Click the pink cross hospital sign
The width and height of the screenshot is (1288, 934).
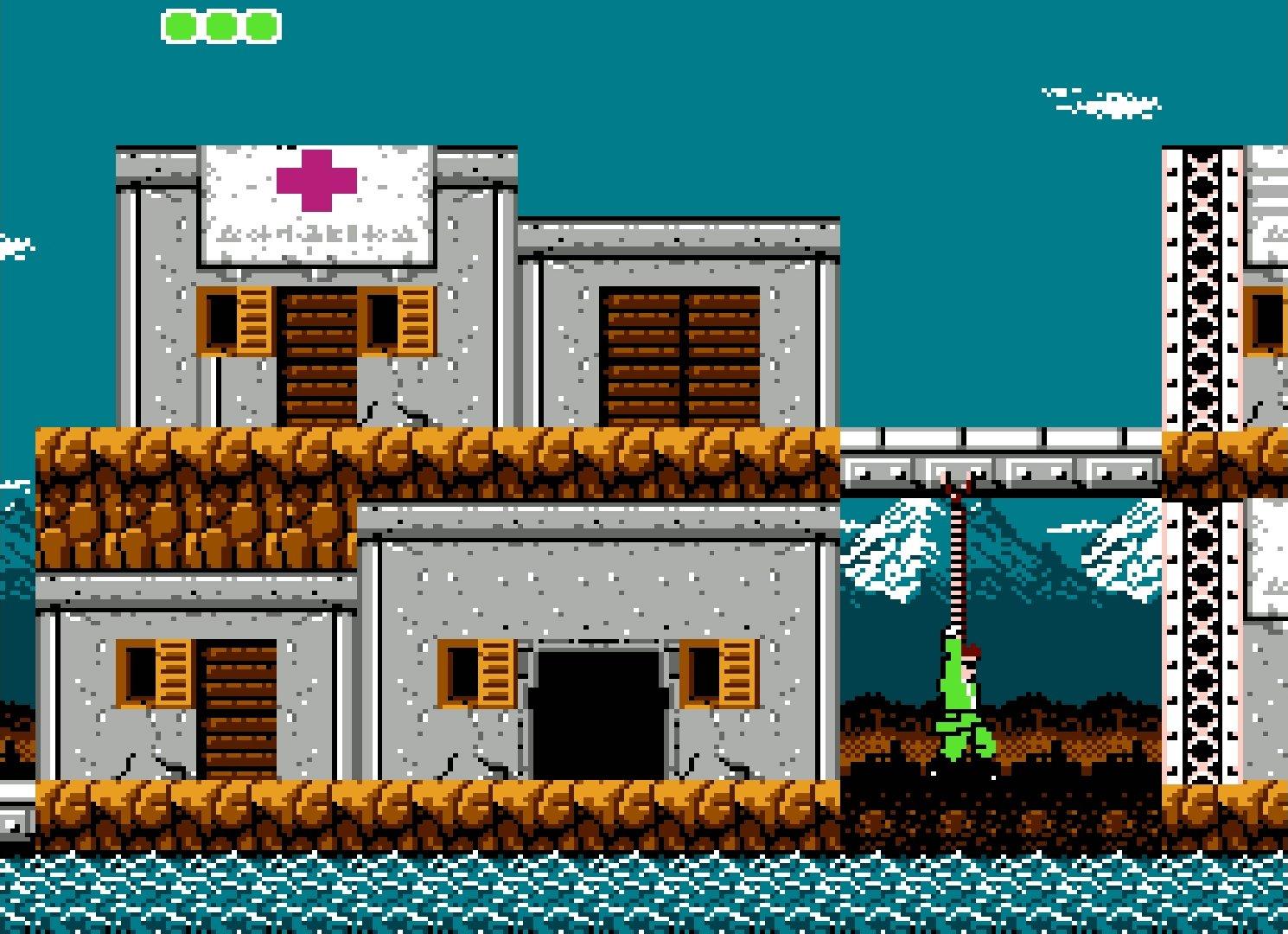[x=316, y=182]
